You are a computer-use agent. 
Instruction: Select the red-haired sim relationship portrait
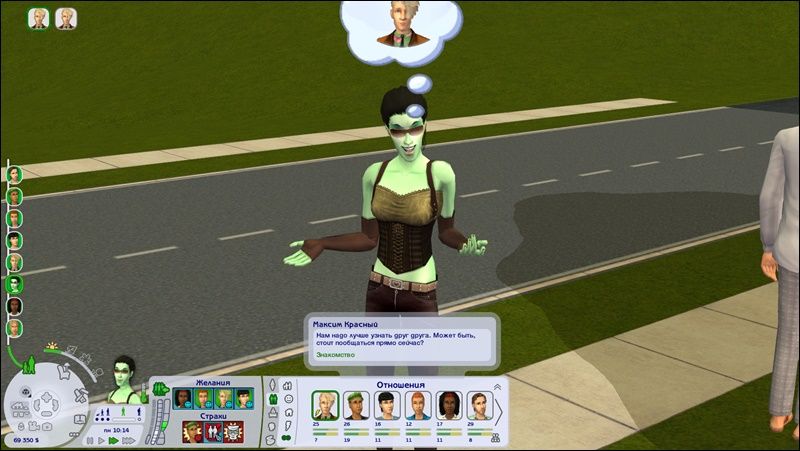417,405
